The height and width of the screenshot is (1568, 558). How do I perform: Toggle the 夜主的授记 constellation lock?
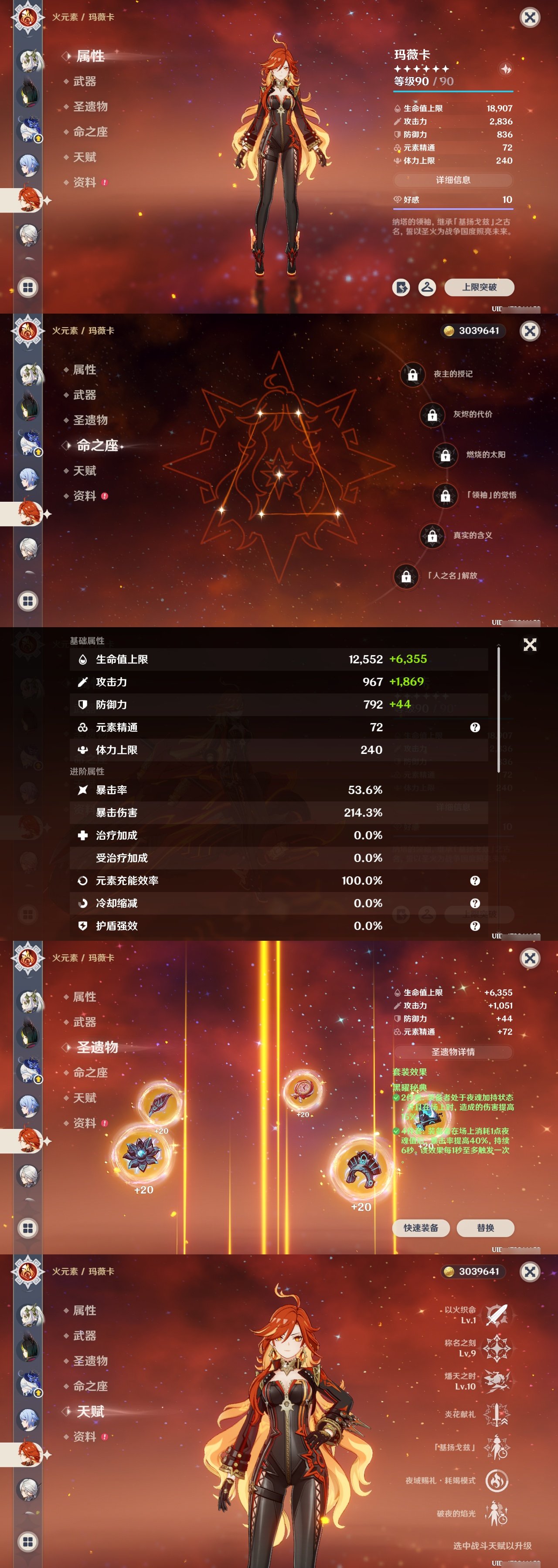(414, 375)
